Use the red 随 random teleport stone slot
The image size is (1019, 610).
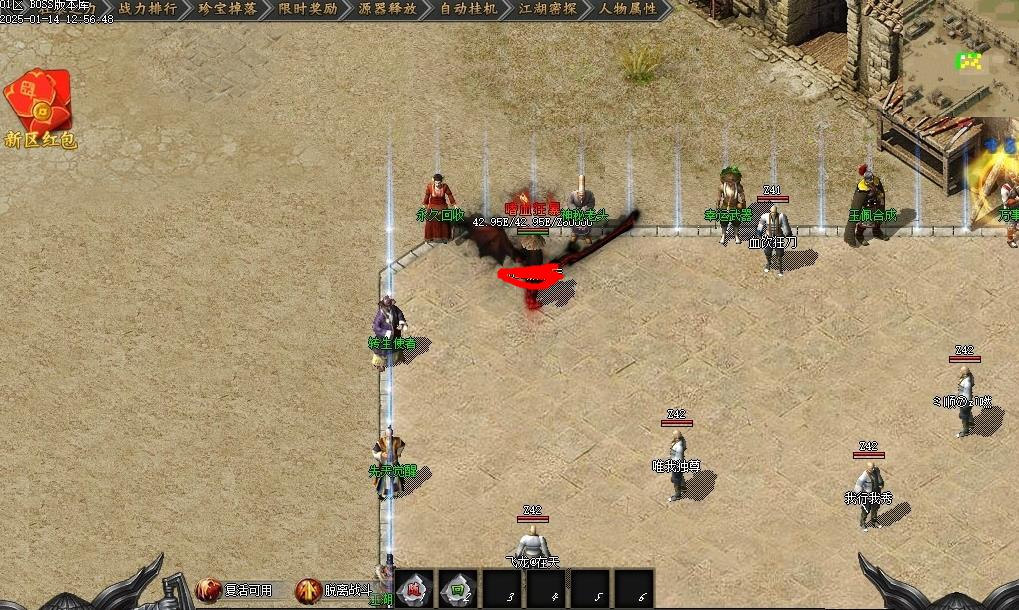tap(414, 589)
